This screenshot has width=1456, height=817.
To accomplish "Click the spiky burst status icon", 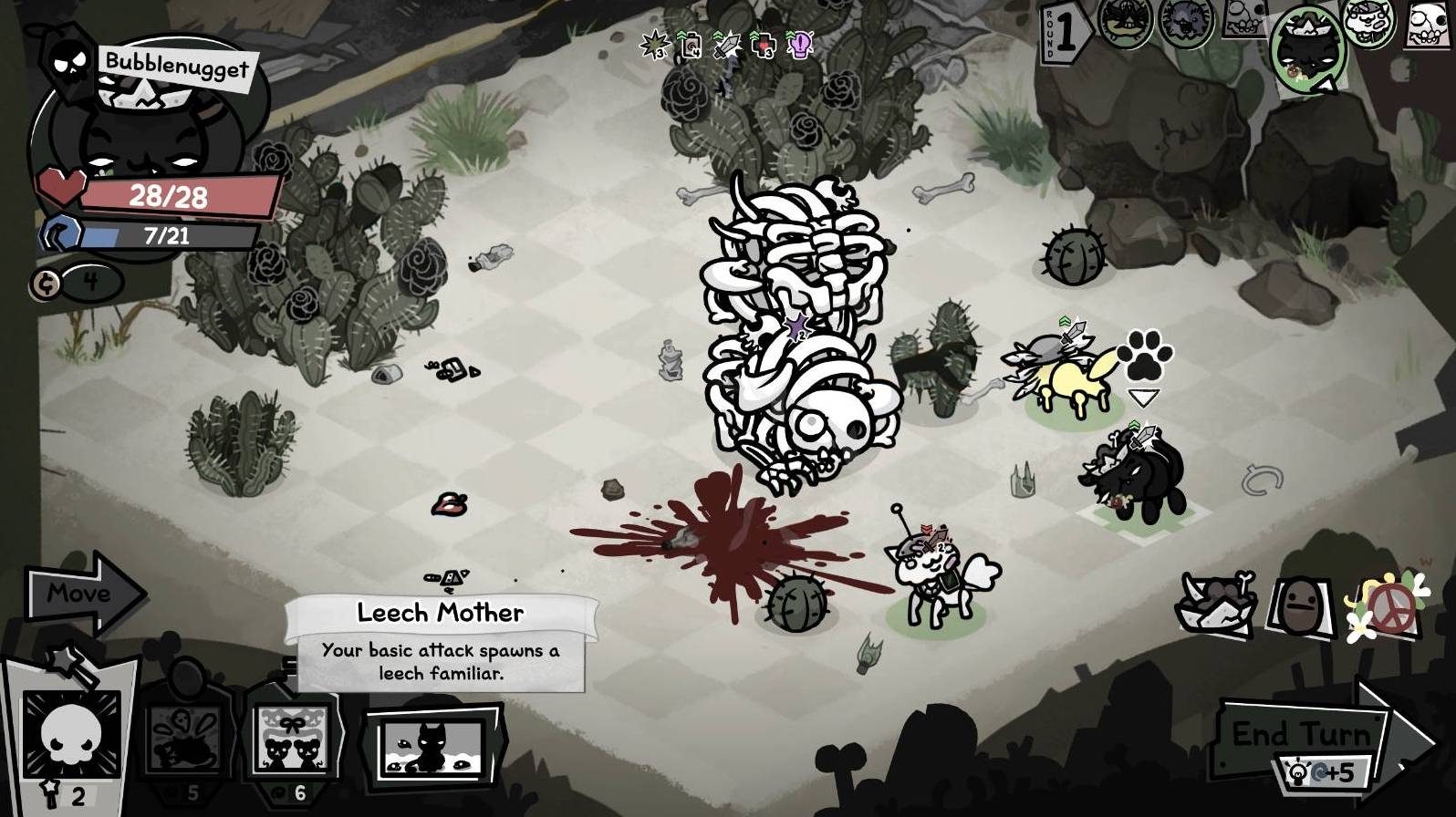I will click(x=654, y=44).
